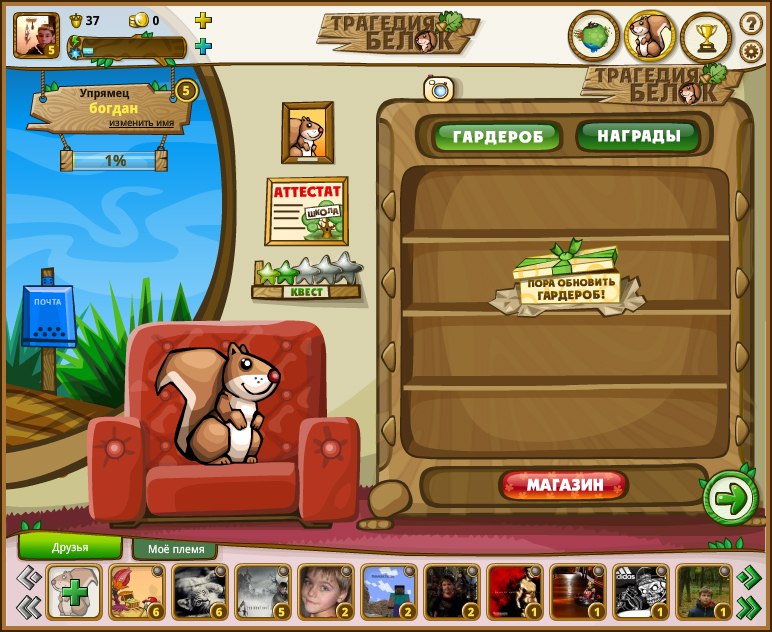772x632 pixels.
Task: Open the gear settings button
Action: click(x=750, y=51)
